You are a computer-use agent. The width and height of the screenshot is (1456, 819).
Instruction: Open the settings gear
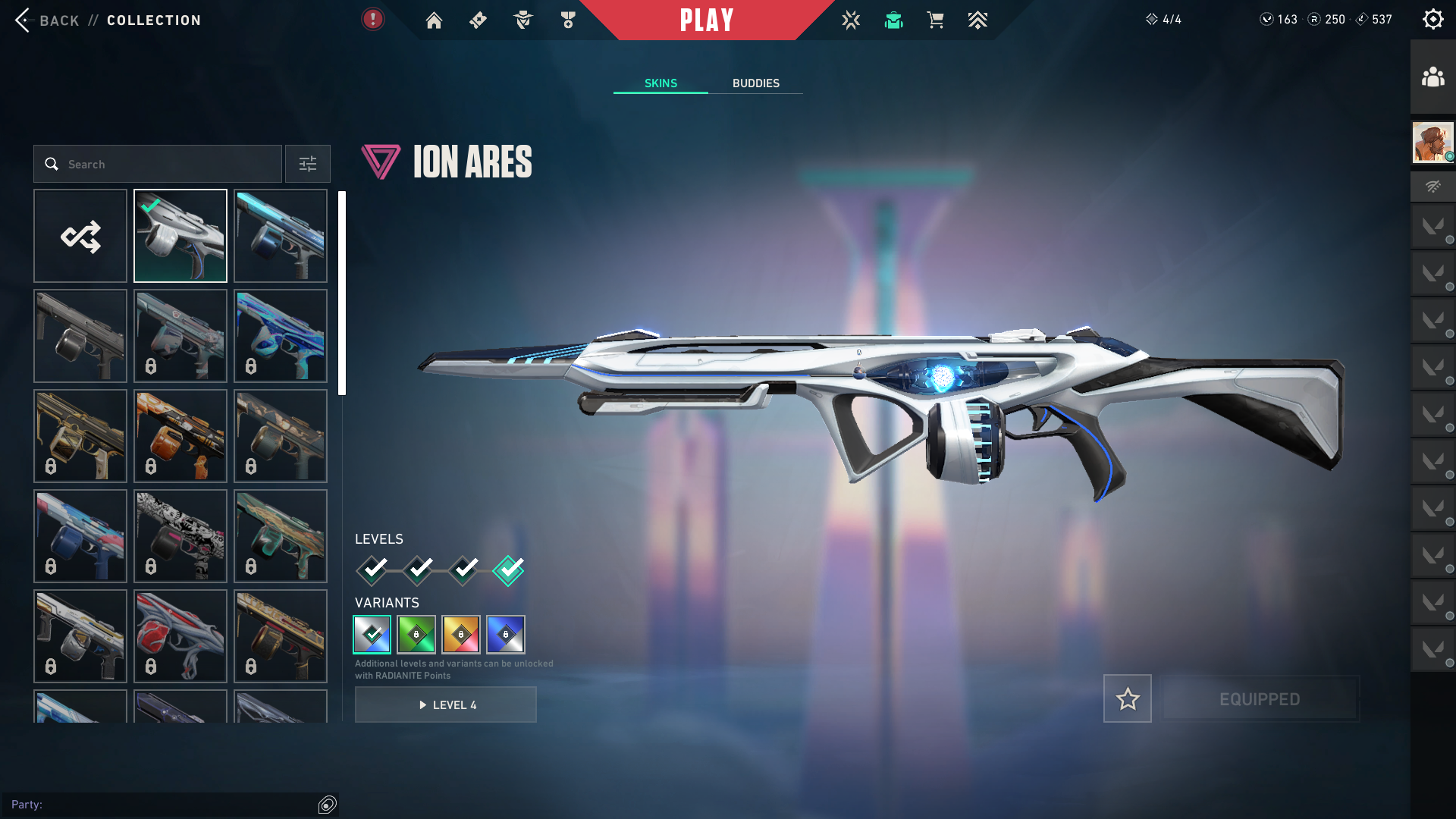click(1432, 19)
